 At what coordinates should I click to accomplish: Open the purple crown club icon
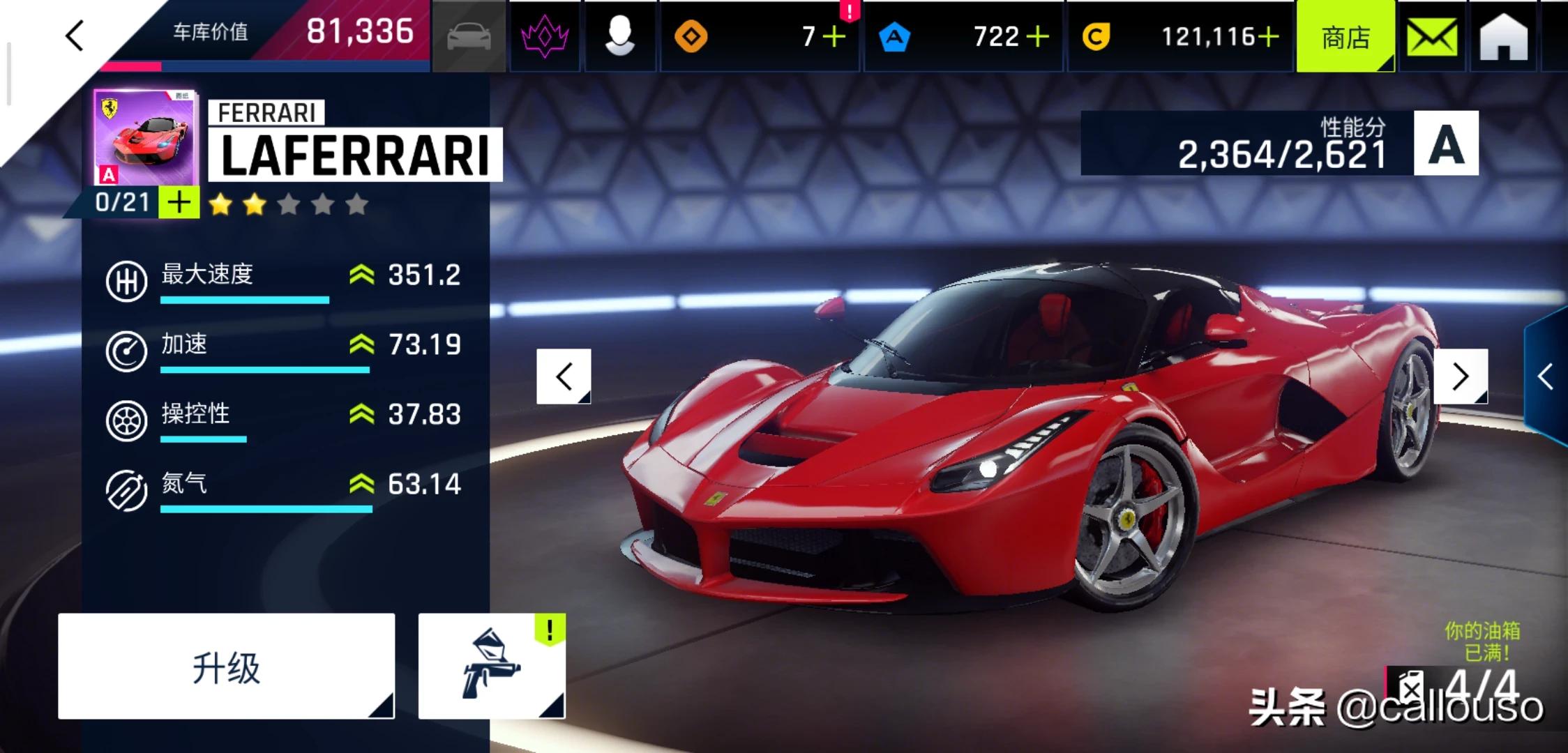pyautogui.click(x=545, y=36)
